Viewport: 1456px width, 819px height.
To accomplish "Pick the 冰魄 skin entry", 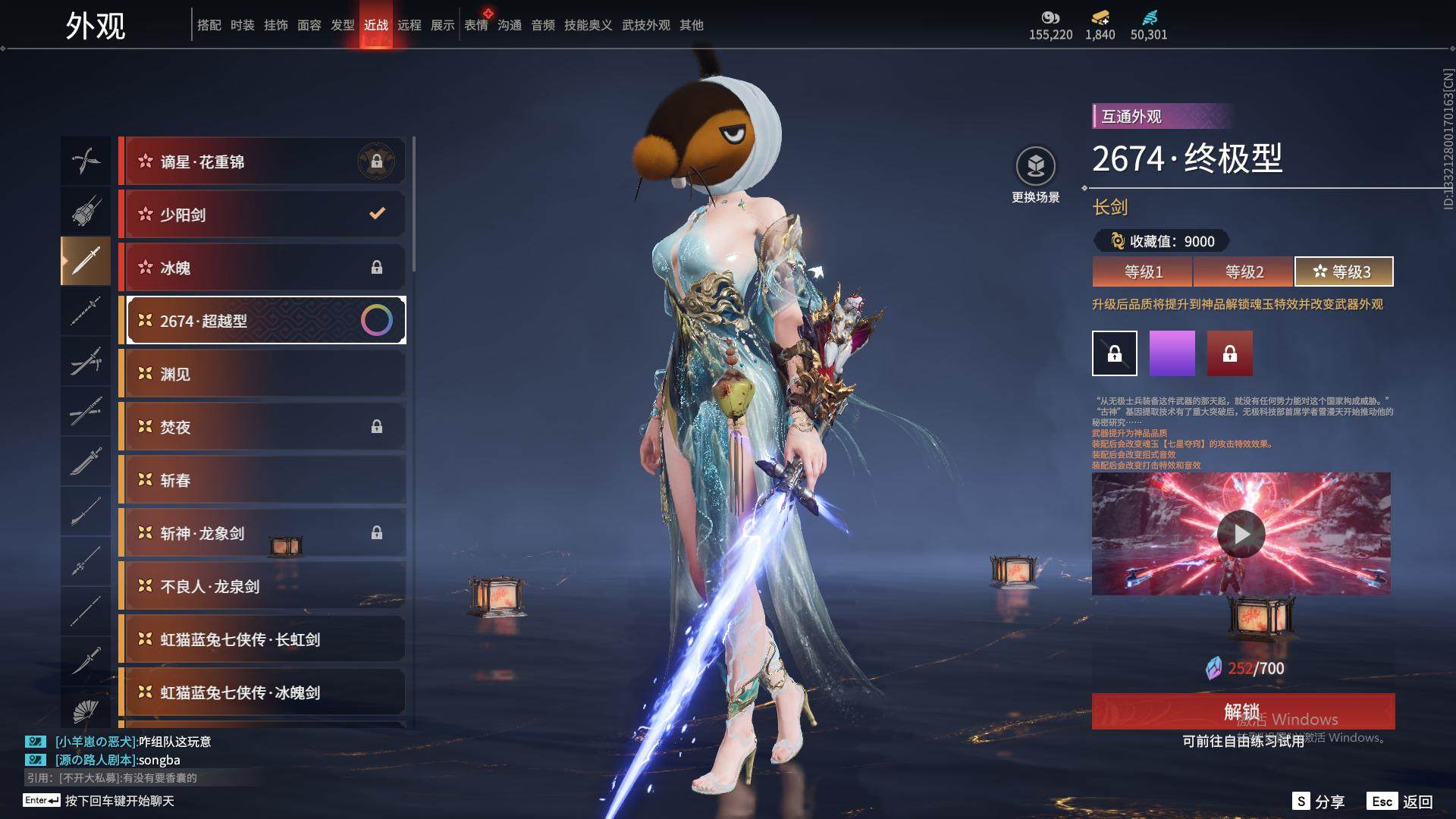I will click(262, 268).
